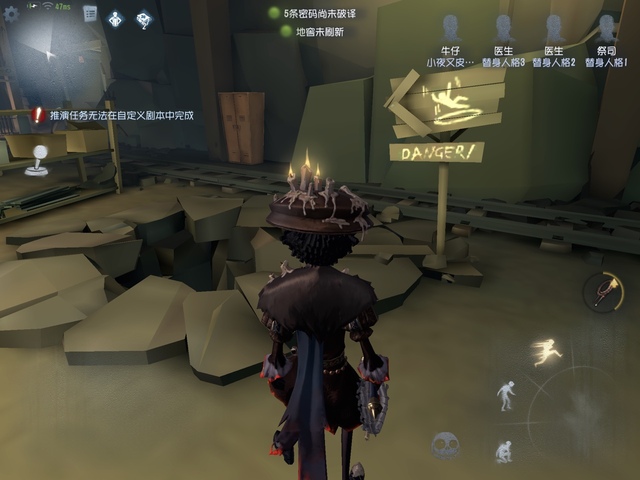Tap the hexagon icon beside the persona icon
640x480 pixels.
click(x=143, y=18)
